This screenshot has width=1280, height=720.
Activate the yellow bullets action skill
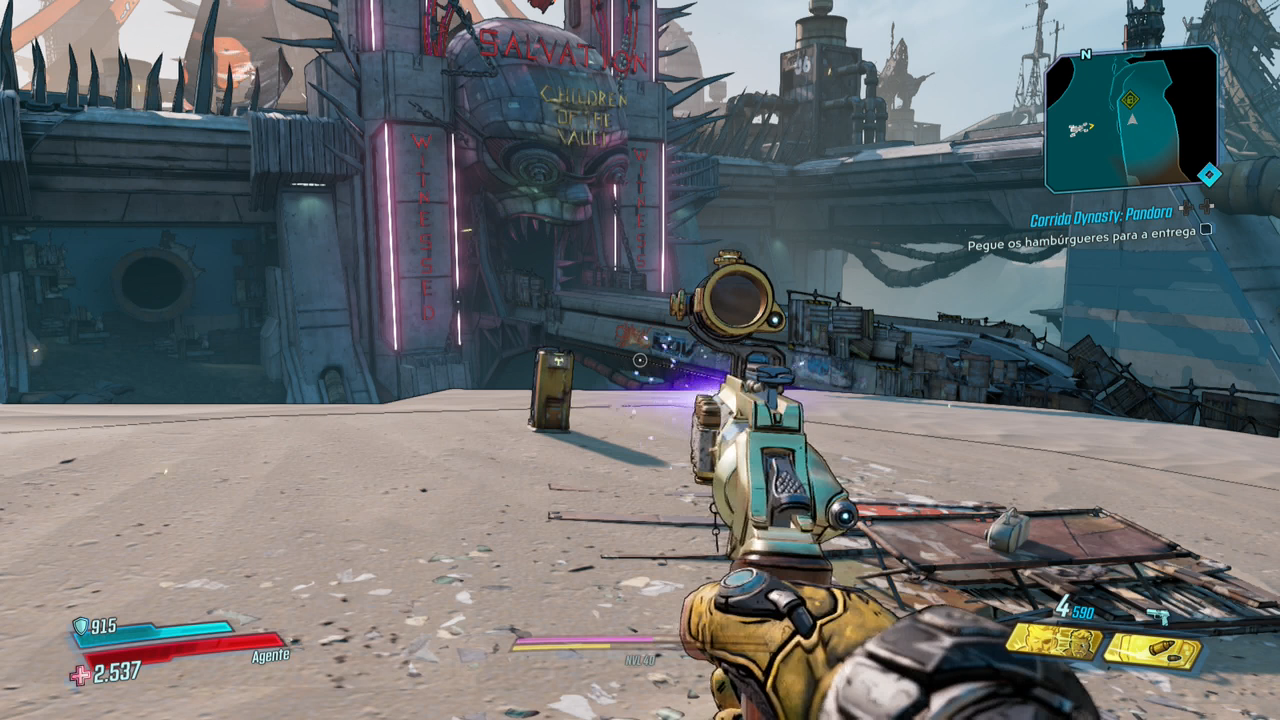pyautogui.click(x=1152, y=651)
